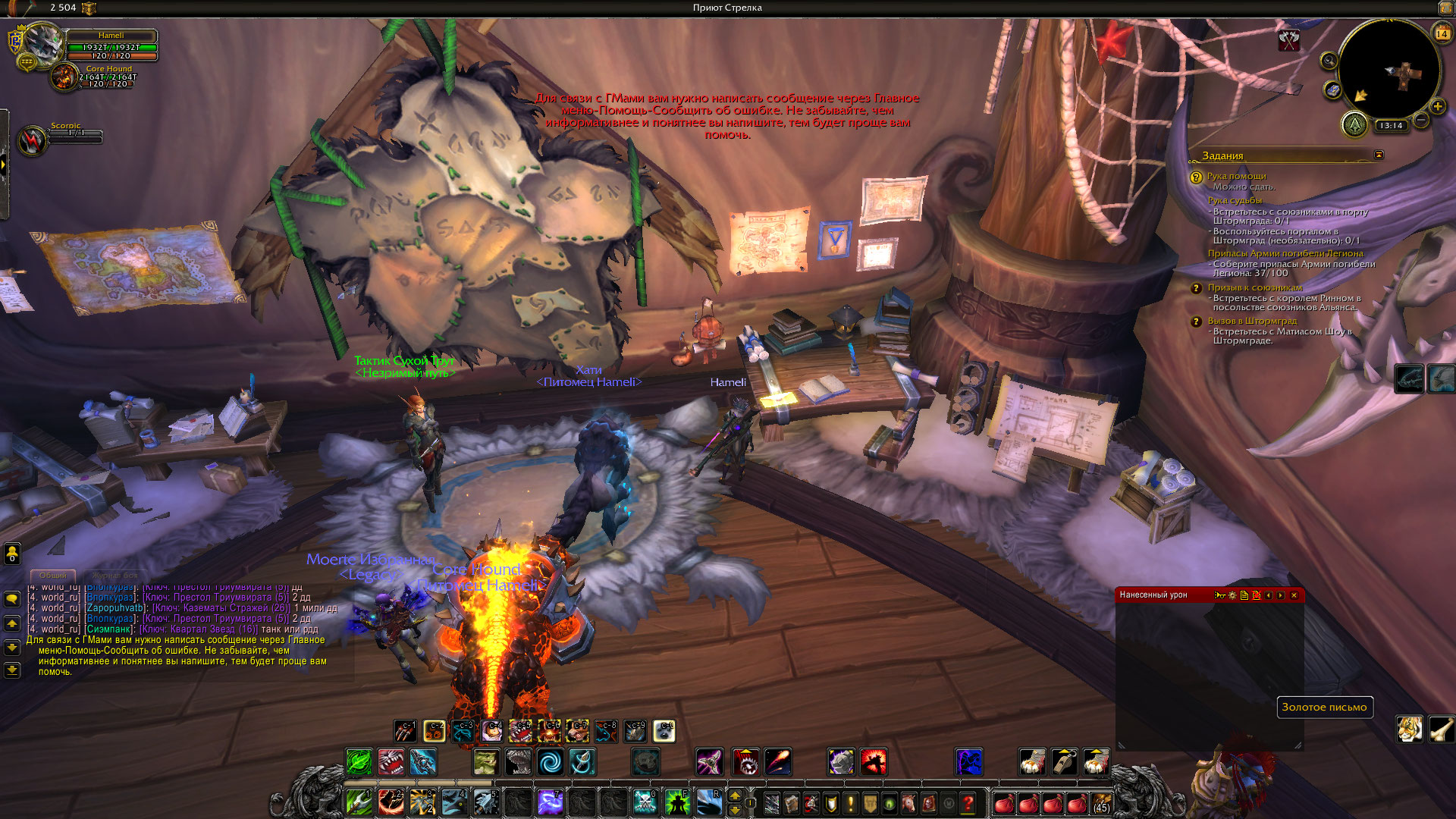Open the chat menu speech bubble button
This screenshot has width=1456, height=819.
pos(12,599)
